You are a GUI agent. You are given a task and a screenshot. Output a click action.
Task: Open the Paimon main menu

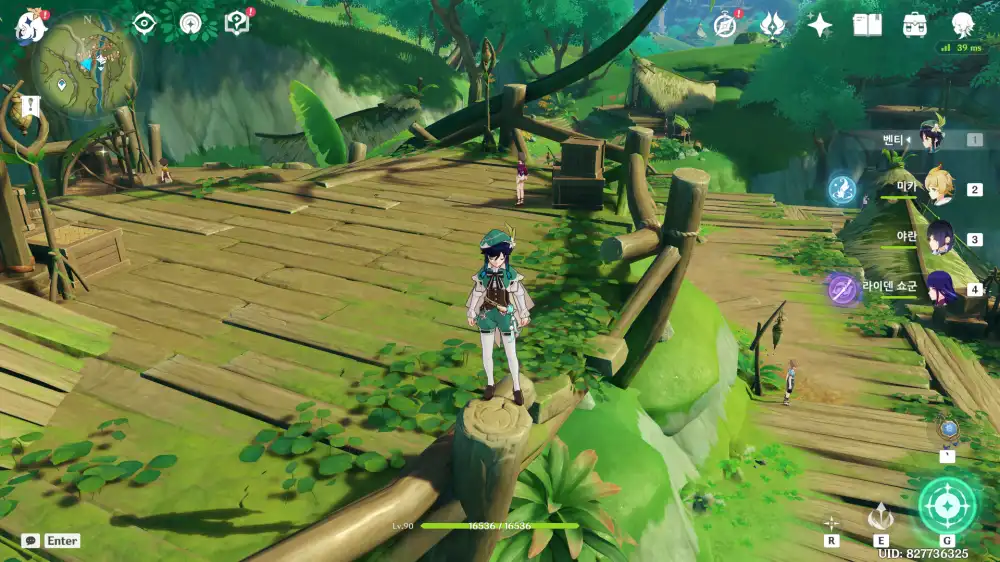coord(30,24)
